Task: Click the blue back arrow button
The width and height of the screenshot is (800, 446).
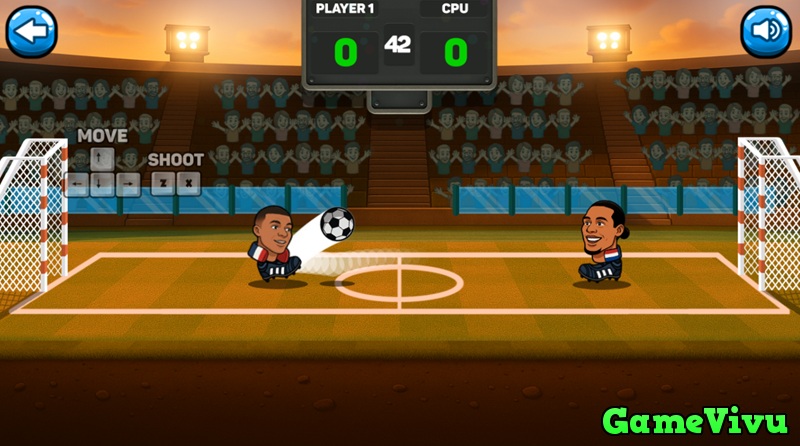Action: (32, 31)
